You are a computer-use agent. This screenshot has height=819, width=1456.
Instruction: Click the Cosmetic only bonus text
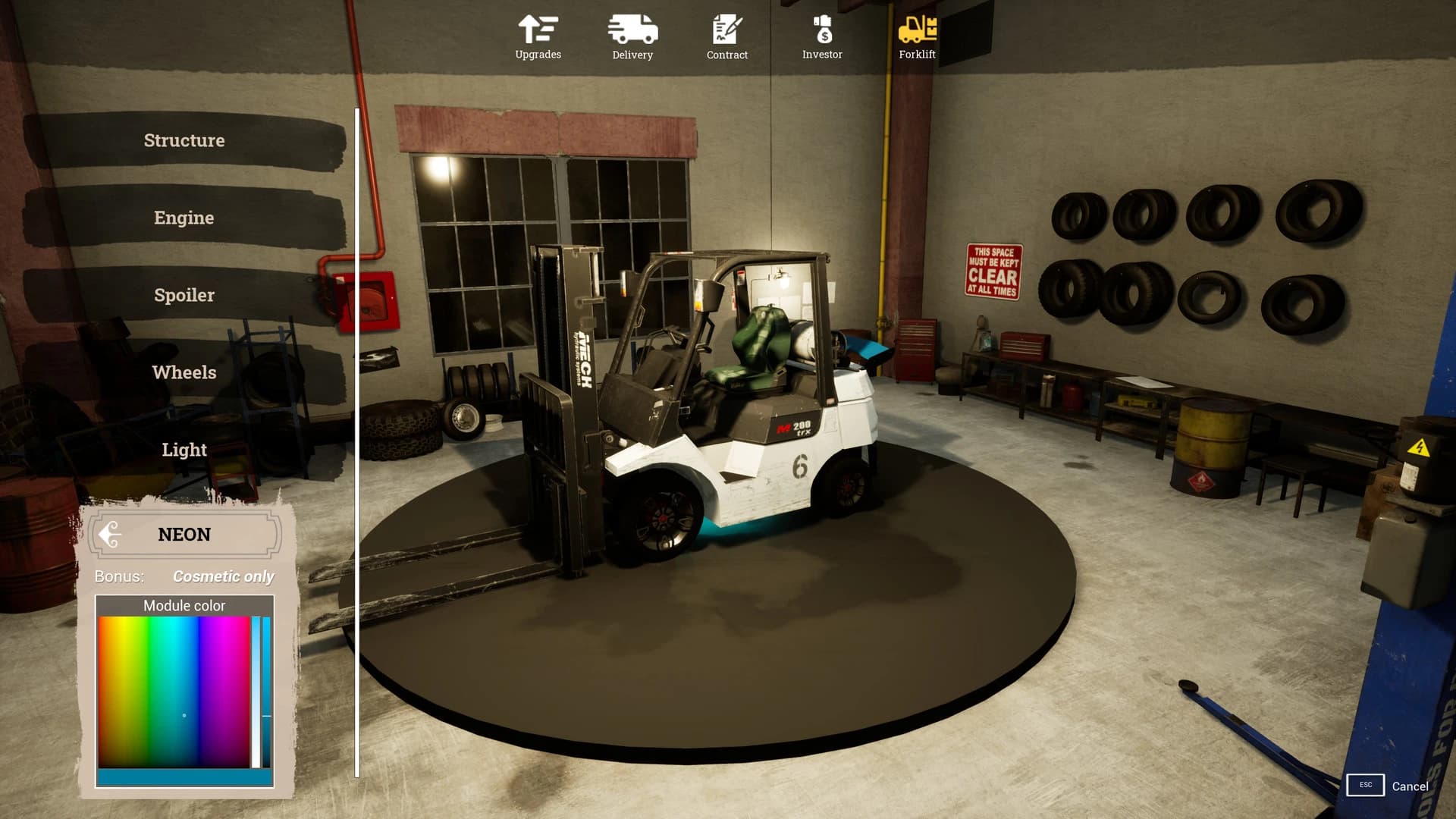(222, 576)
